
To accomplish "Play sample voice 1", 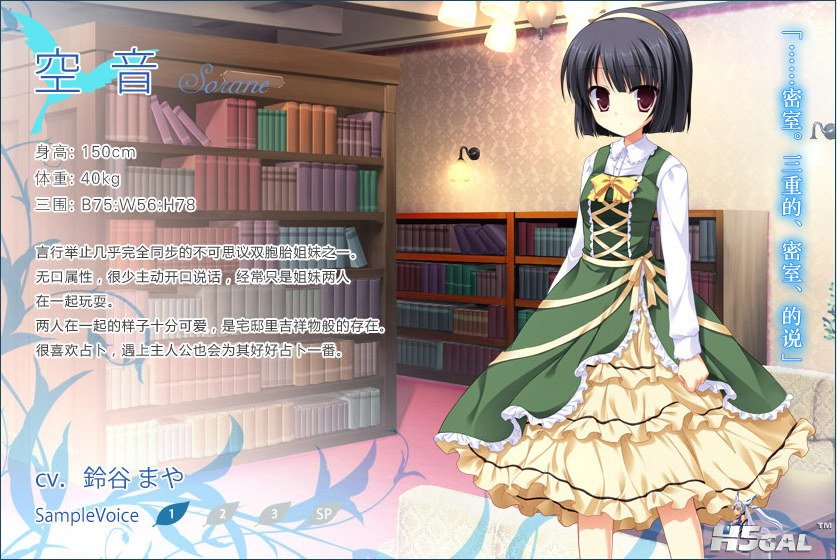I will click(x=172, y=515).
